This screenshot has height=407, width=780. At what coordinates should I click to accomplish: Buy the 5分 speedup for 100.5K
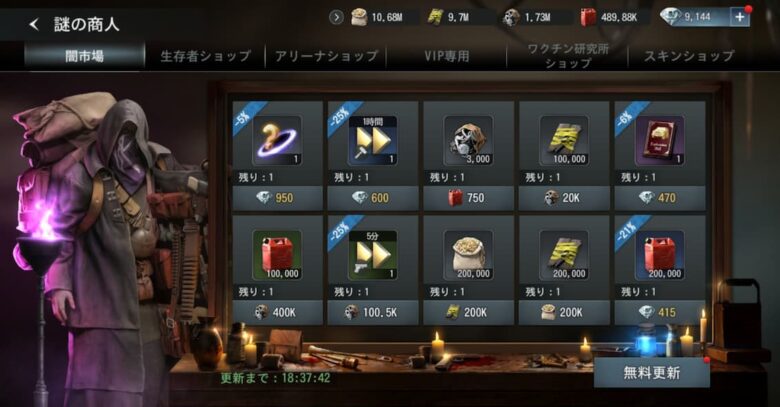(373, 312)
